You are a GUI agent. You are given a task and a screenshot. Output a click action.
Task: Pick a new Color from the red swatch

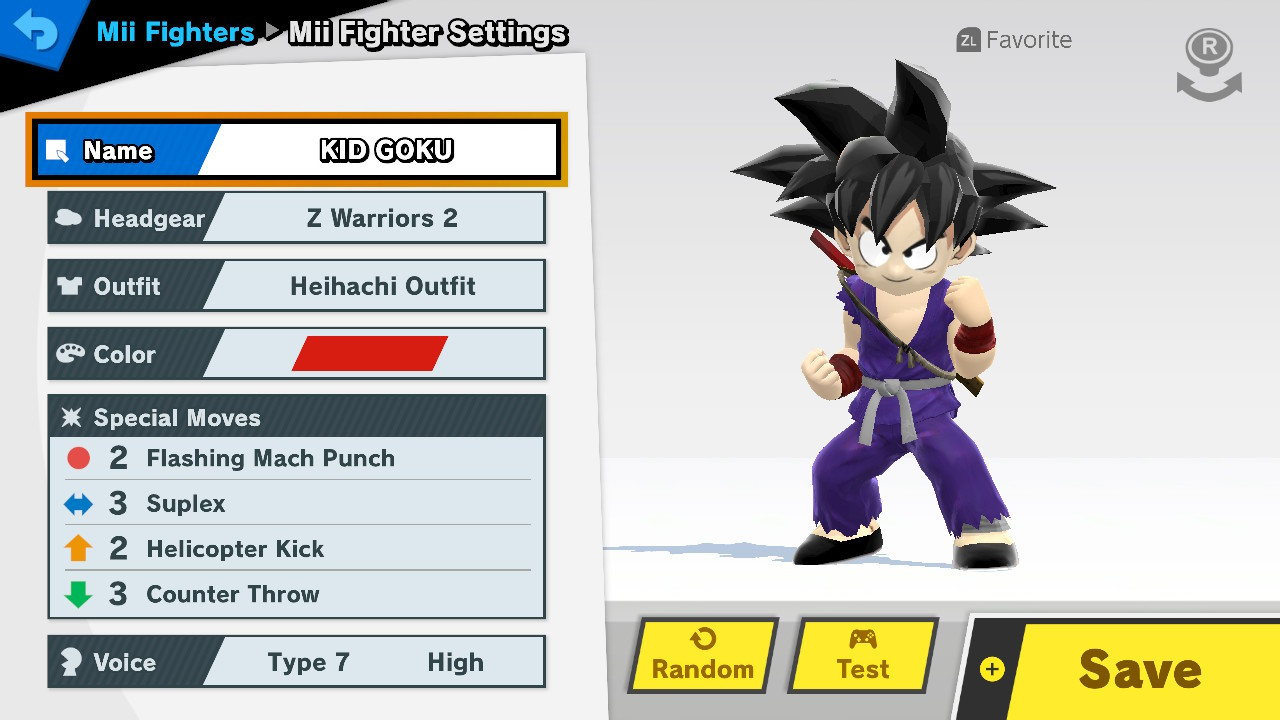point(369,354)
